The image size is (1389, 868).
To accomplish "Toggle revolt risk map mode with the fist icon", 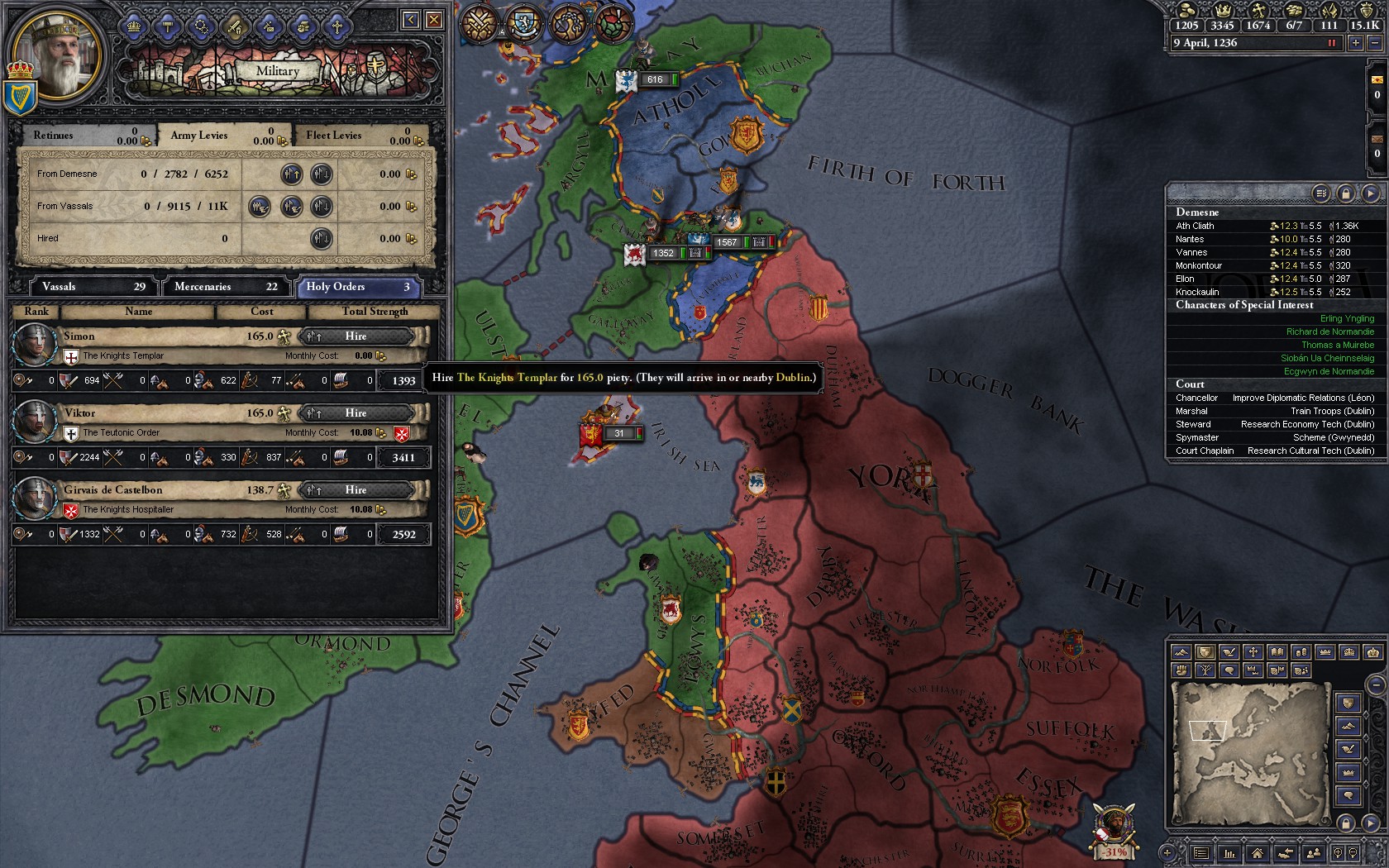I will click(x=1181, y=672).
